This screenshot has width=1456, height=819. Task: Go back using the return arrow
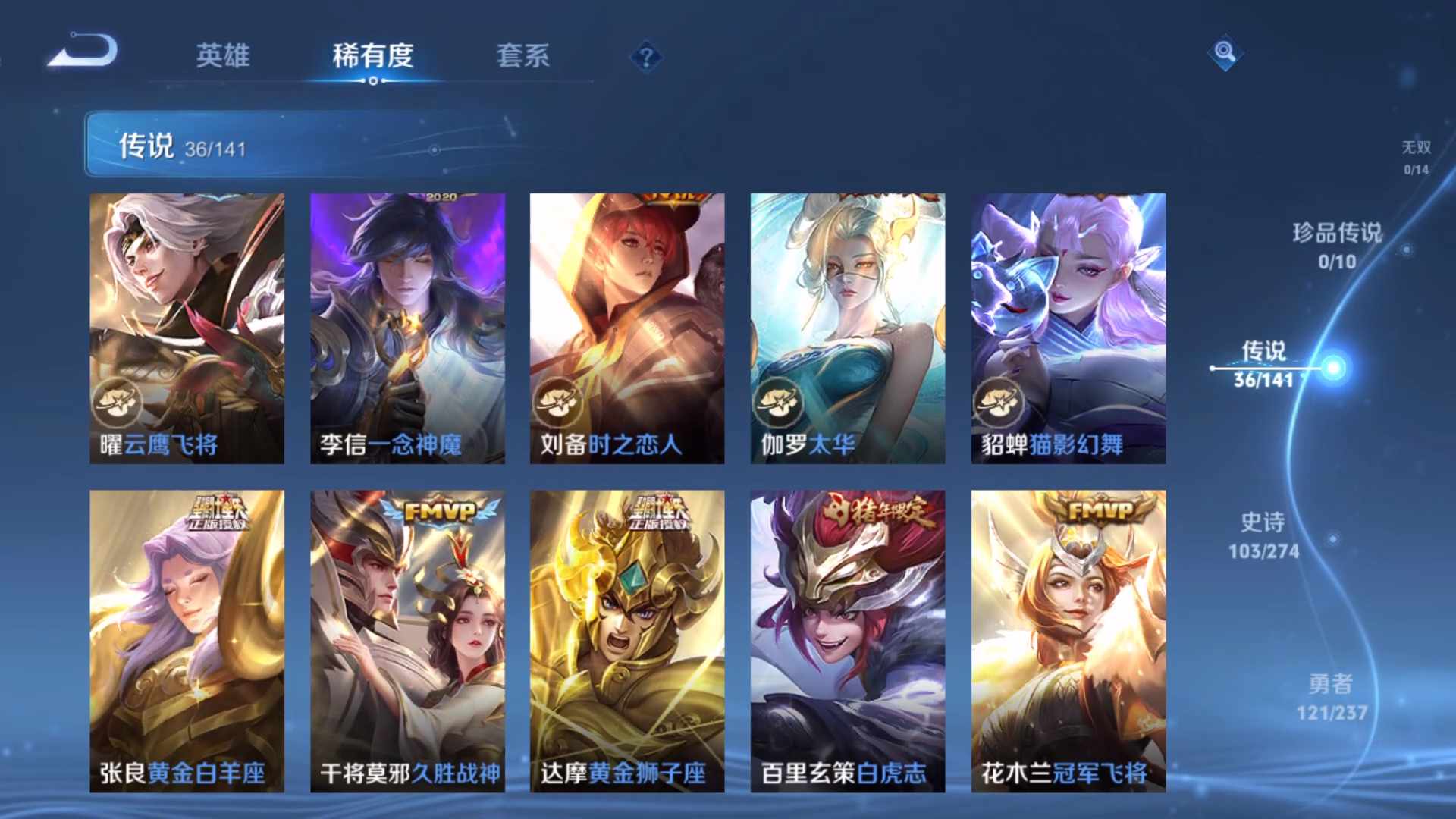click(x=83, y=52)
